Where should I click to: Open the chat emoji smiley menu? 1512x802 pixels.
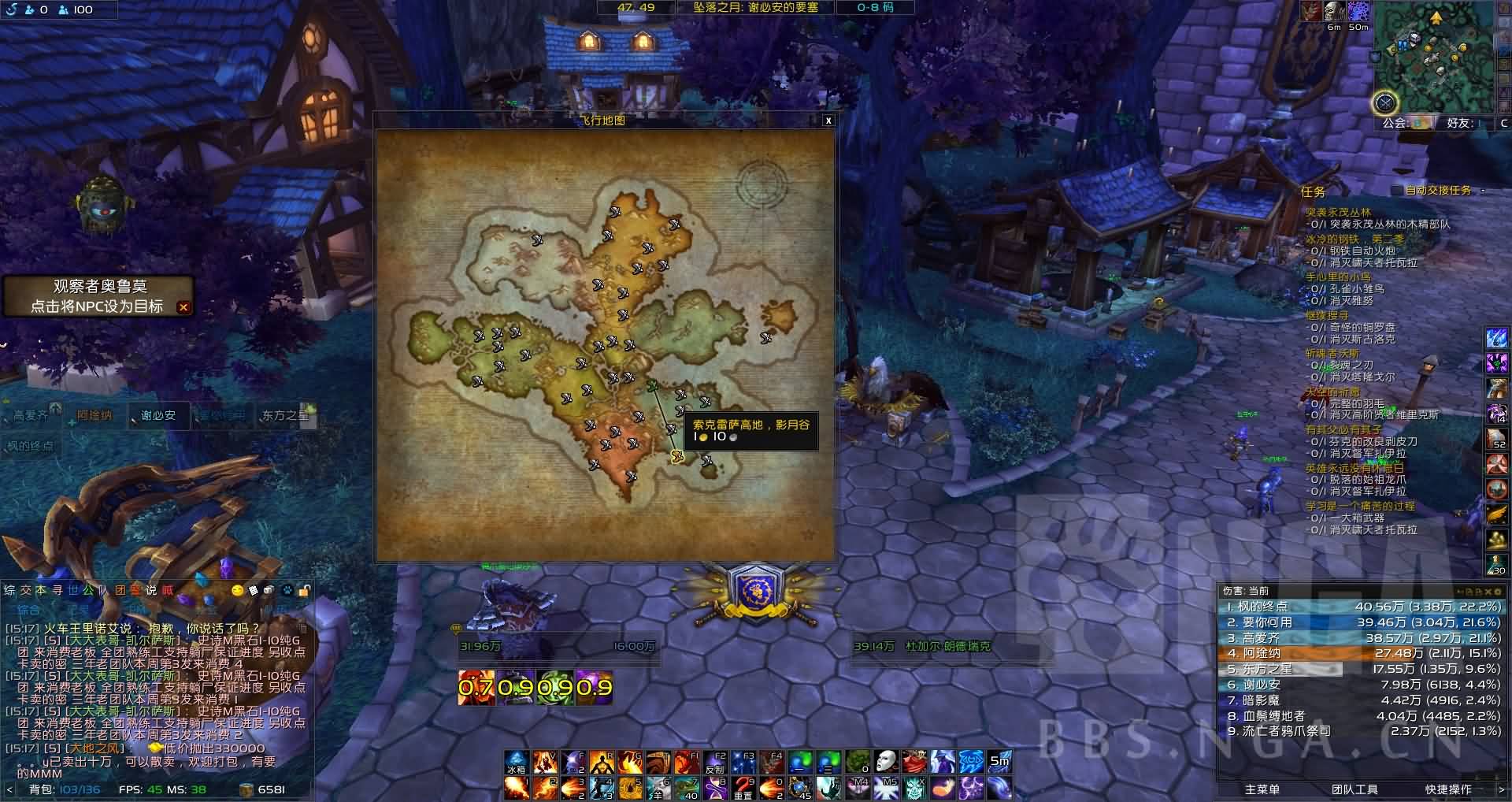(x=237, y=590)
